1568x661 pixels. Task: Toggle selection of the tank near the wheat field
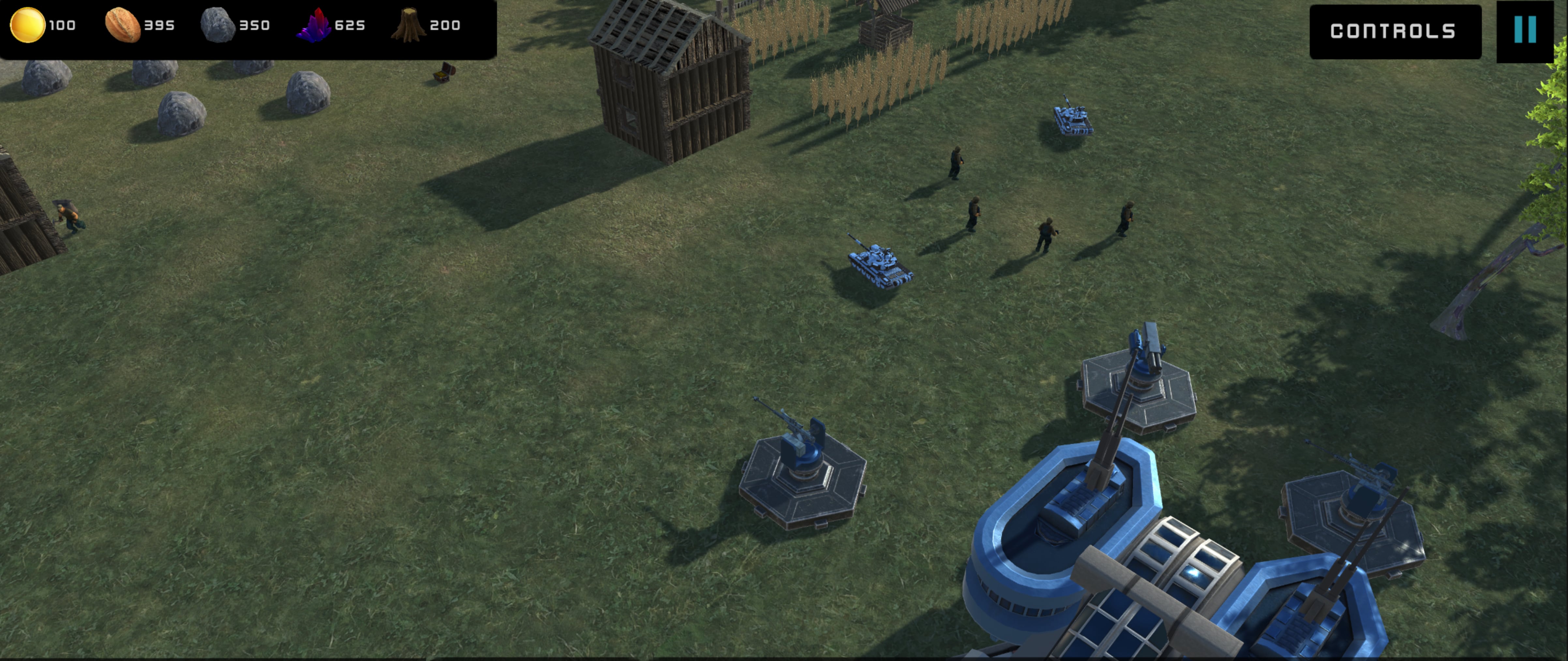point(1073,119)
